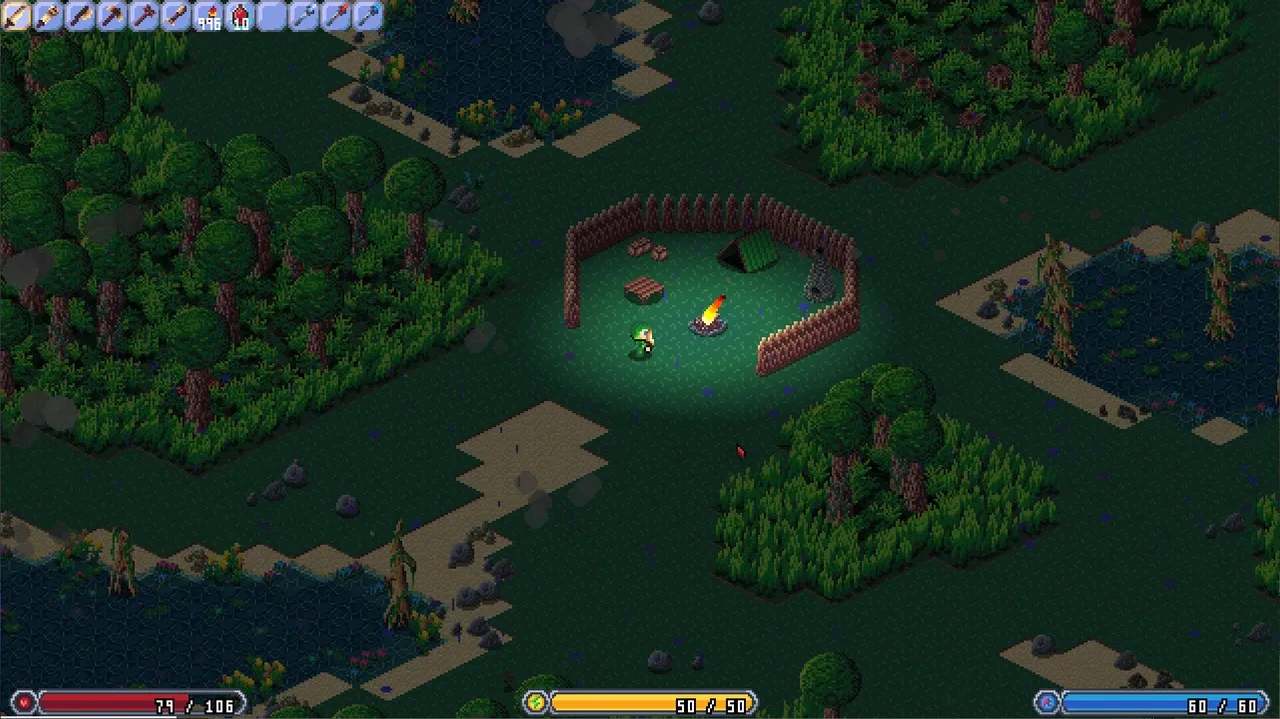The width and height of the screenshot is (1280, 719).
Task: Click the empty hotbar slot
Action: [272, 16]
